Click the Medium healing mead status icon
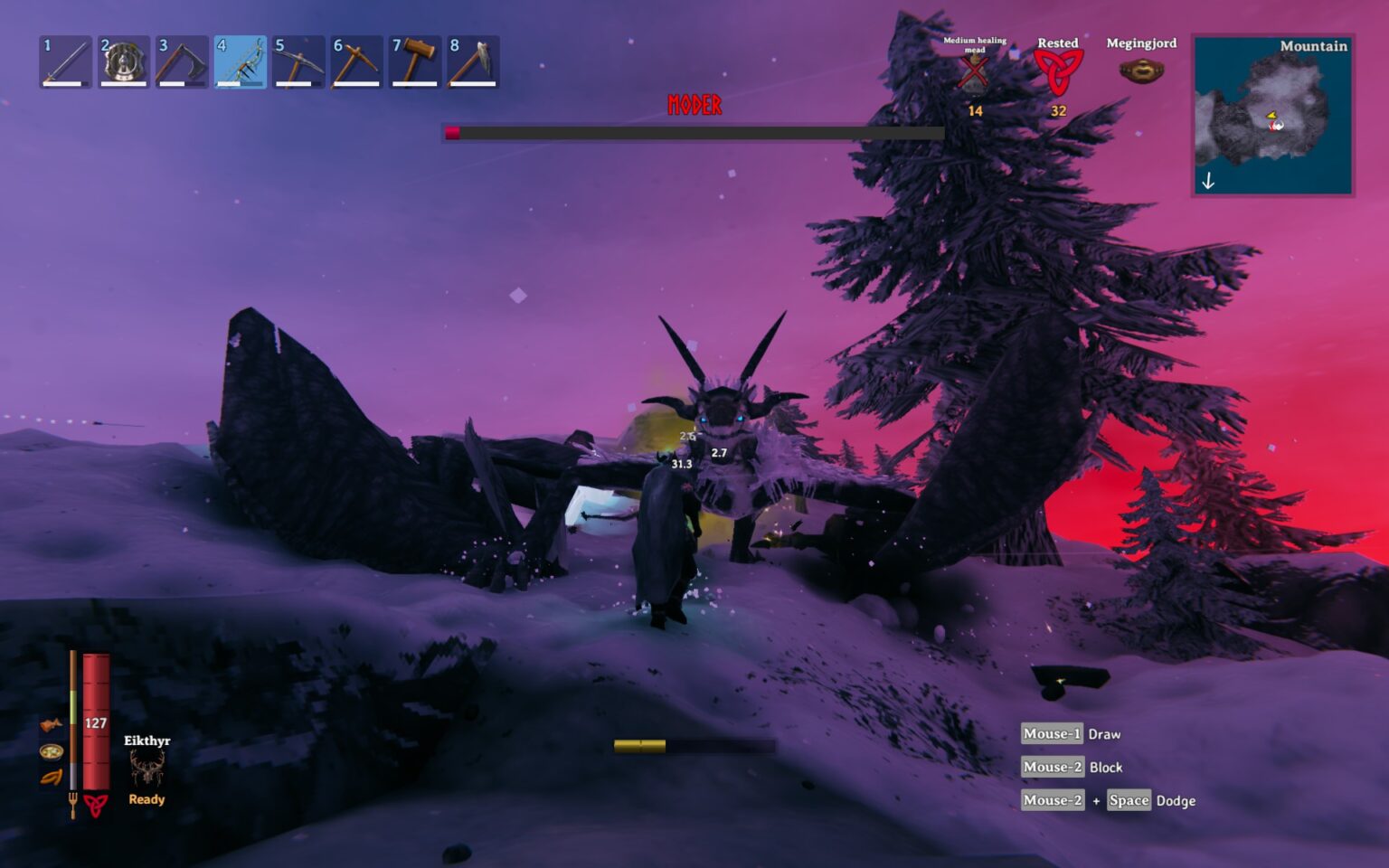This screenshot has height=868, width=1389. click(974, 72)
